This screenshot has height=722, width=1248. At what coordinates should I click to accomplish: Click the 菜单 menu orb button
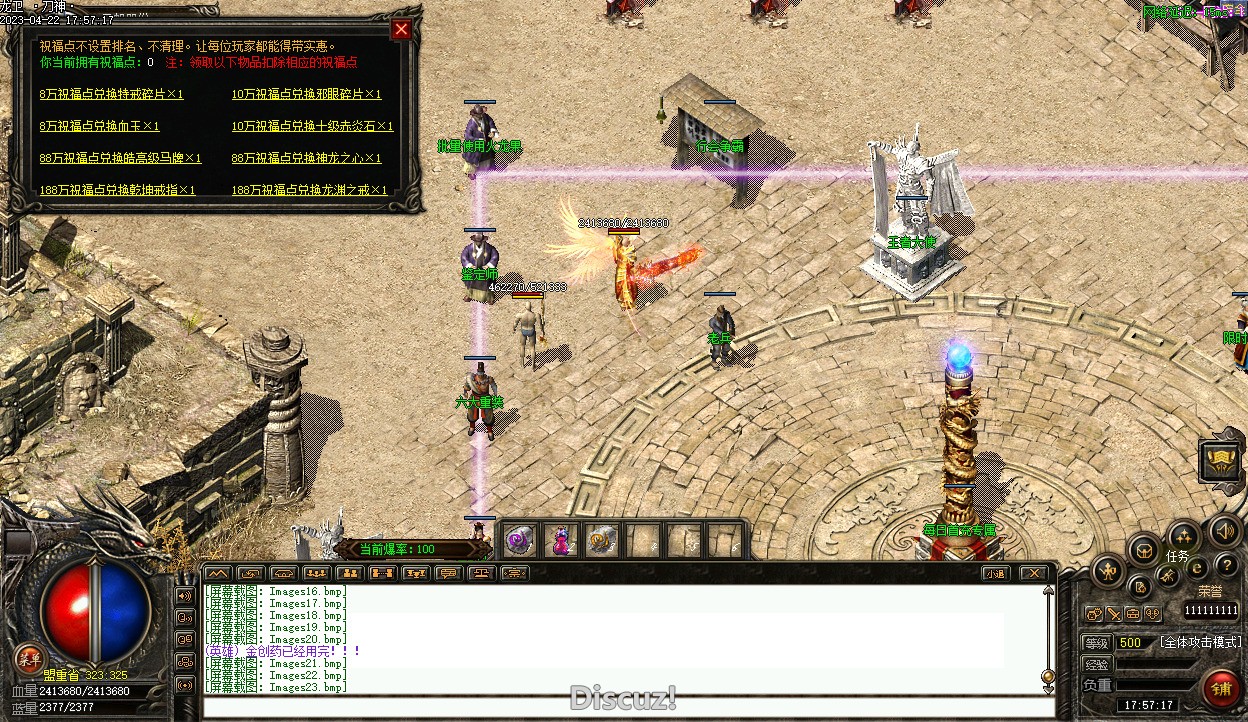click(29, 657)
